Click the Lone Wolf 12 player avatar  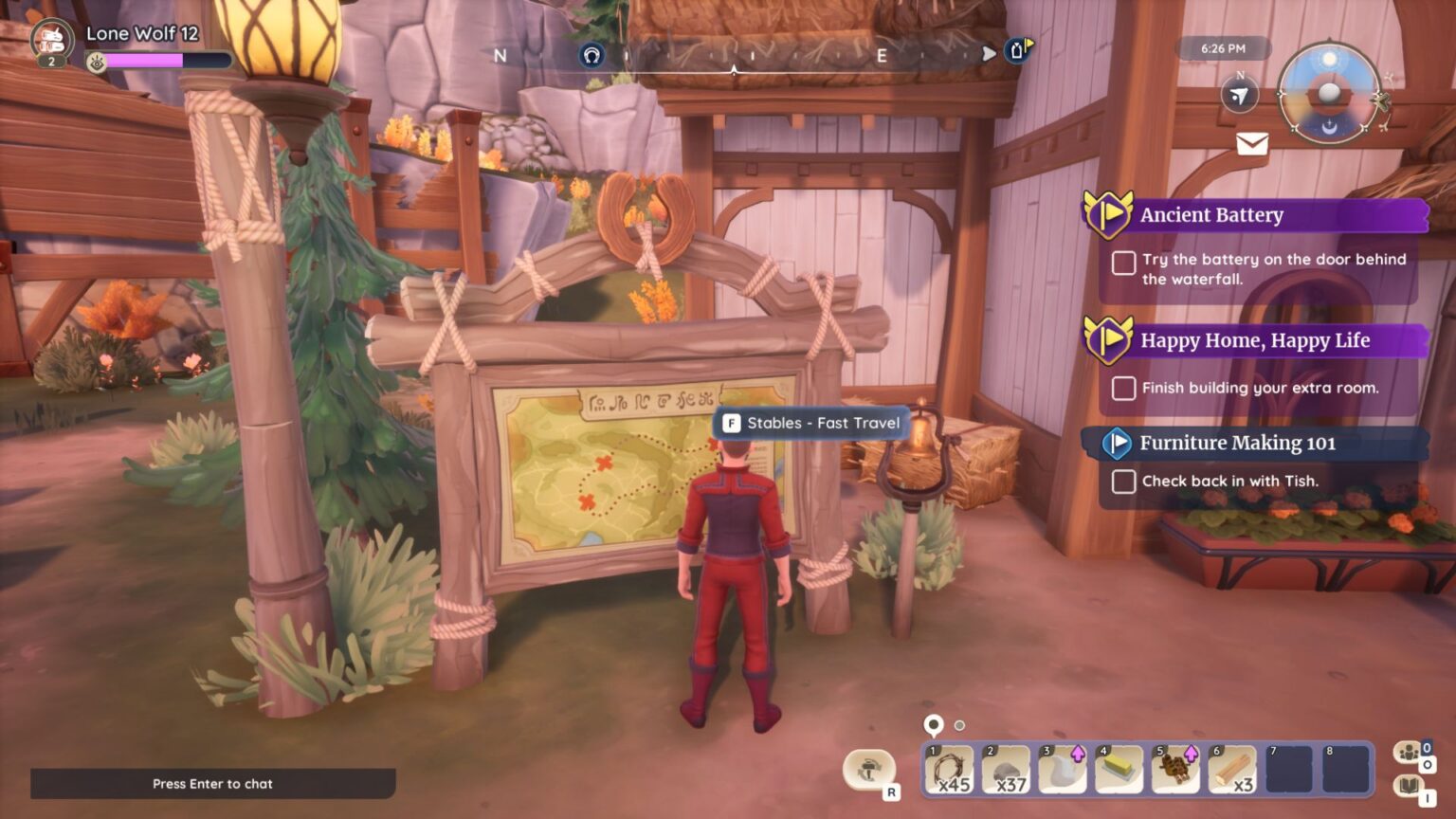click(x=52, y=41)
